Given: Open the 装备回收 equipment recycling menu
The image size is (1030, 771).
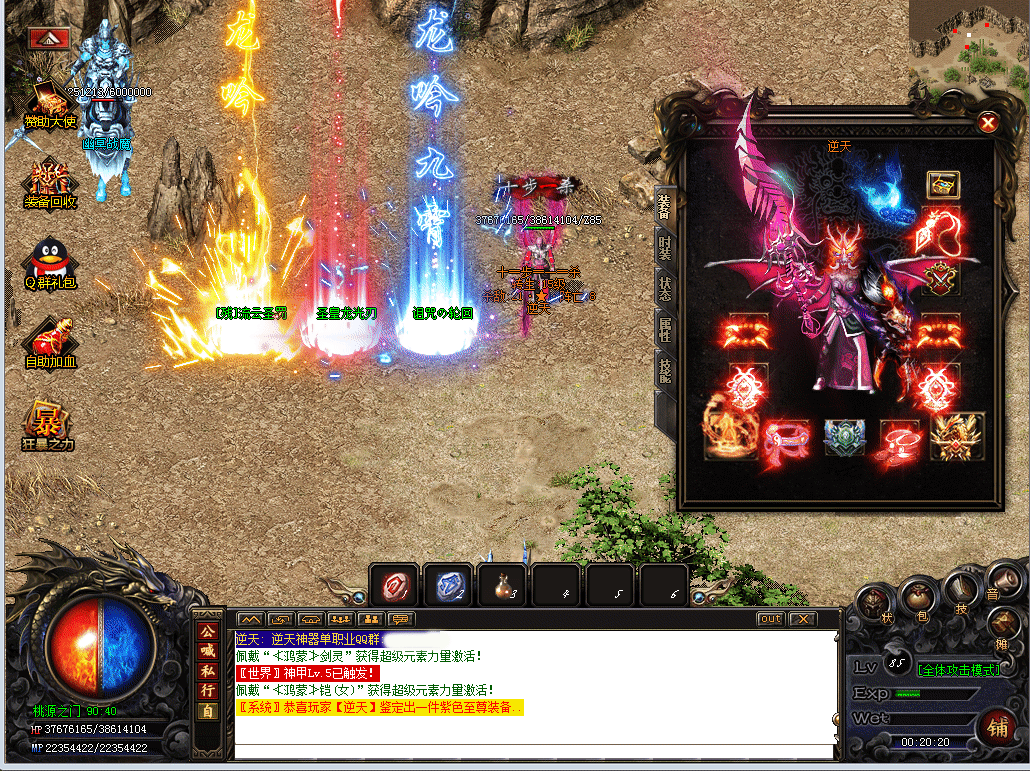Looking at the screenshot, I should point(49,184).
